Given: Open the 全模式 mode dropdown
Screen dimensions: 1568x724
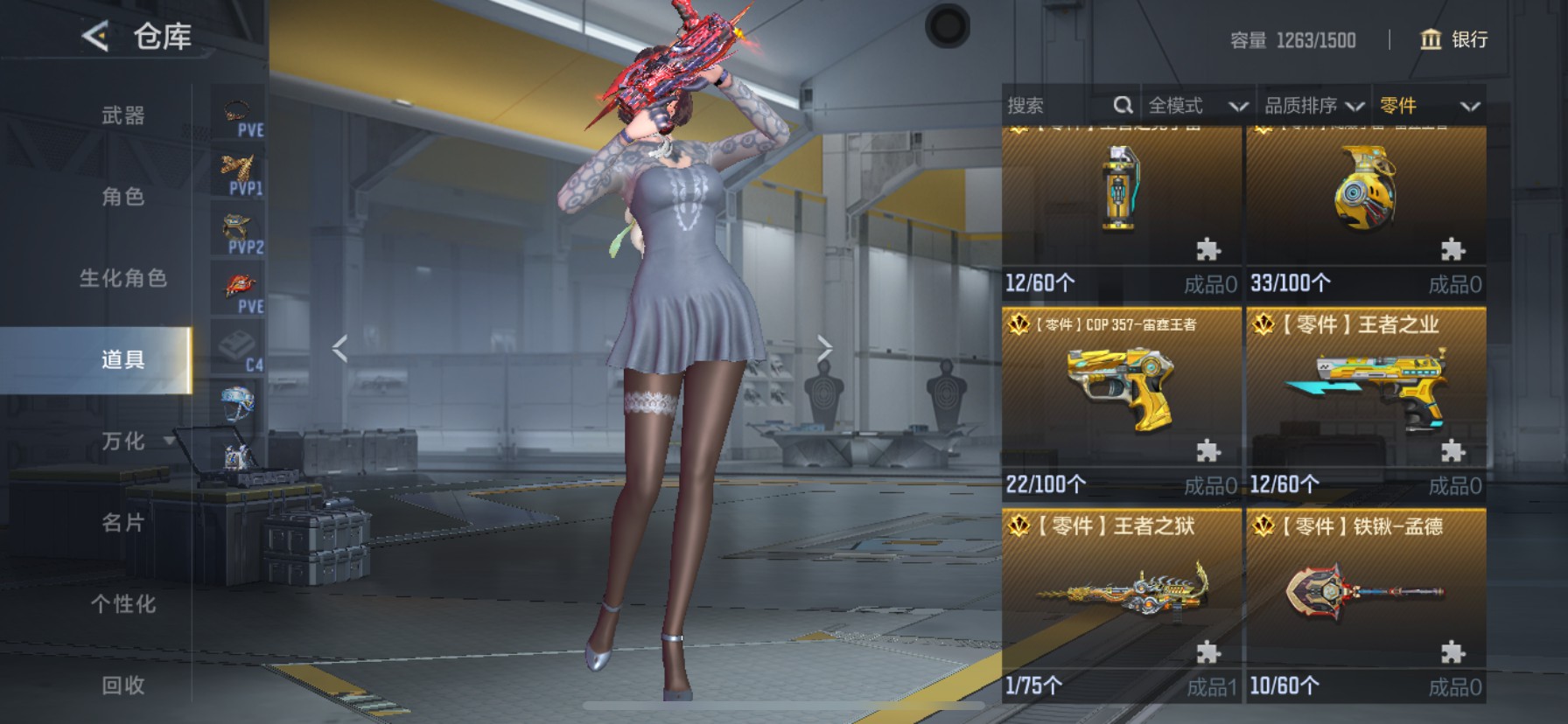Looking at the screenshot, I should point(1197,106).
